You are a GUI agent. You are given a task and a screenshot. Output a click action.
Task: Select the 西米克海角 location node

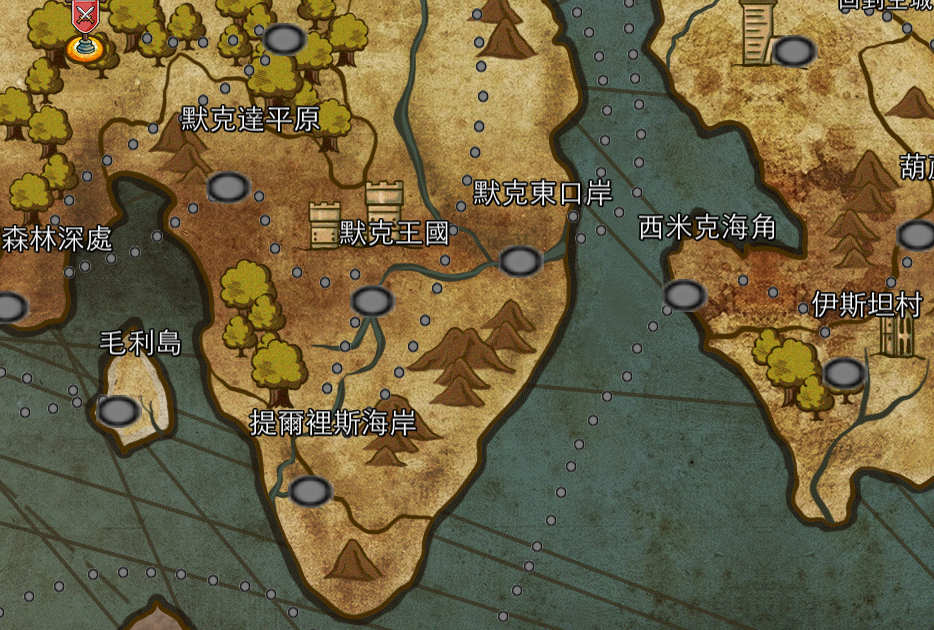[x=685, y=295]
